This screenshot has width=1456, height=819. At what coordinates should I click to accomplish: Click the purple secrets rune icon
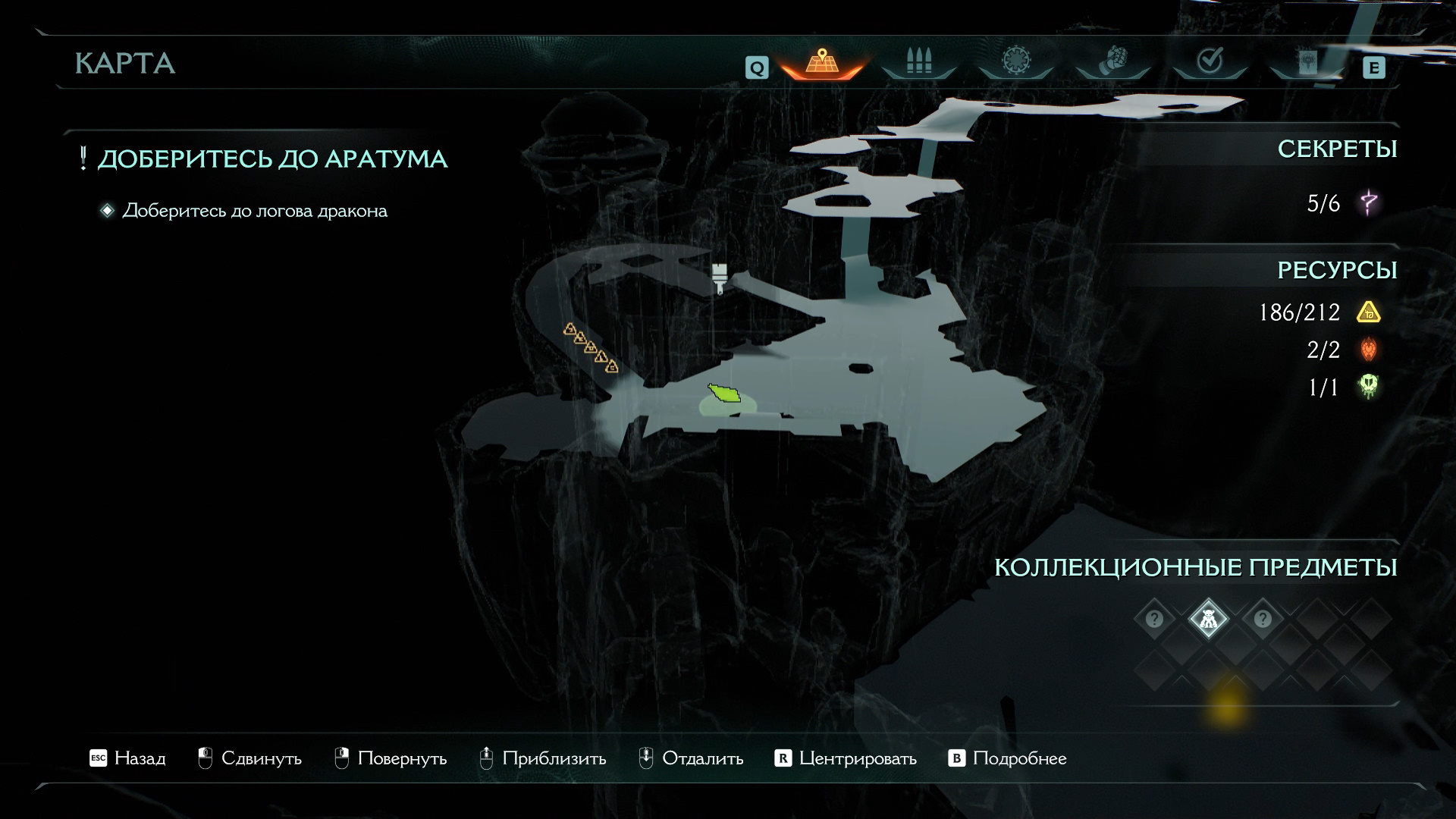tap(1369, 203)
